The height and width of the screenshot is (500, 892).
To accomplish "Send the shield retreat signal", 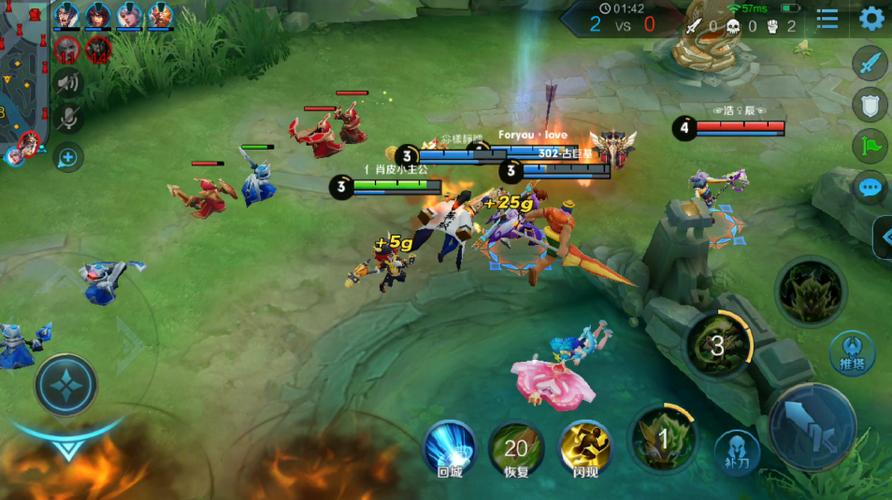I will [x=869, y=104].
